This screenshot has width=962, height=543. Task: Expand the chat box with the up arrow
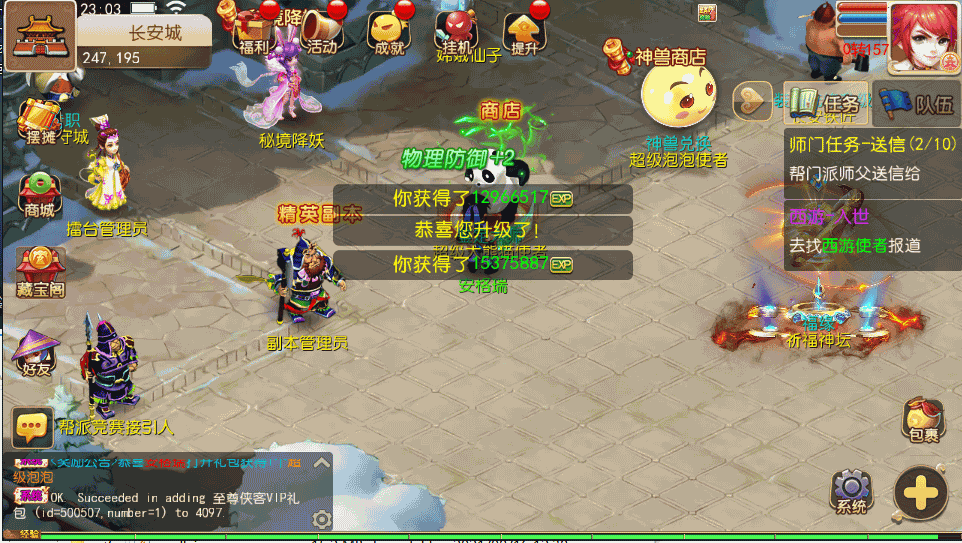coord(321,463)
